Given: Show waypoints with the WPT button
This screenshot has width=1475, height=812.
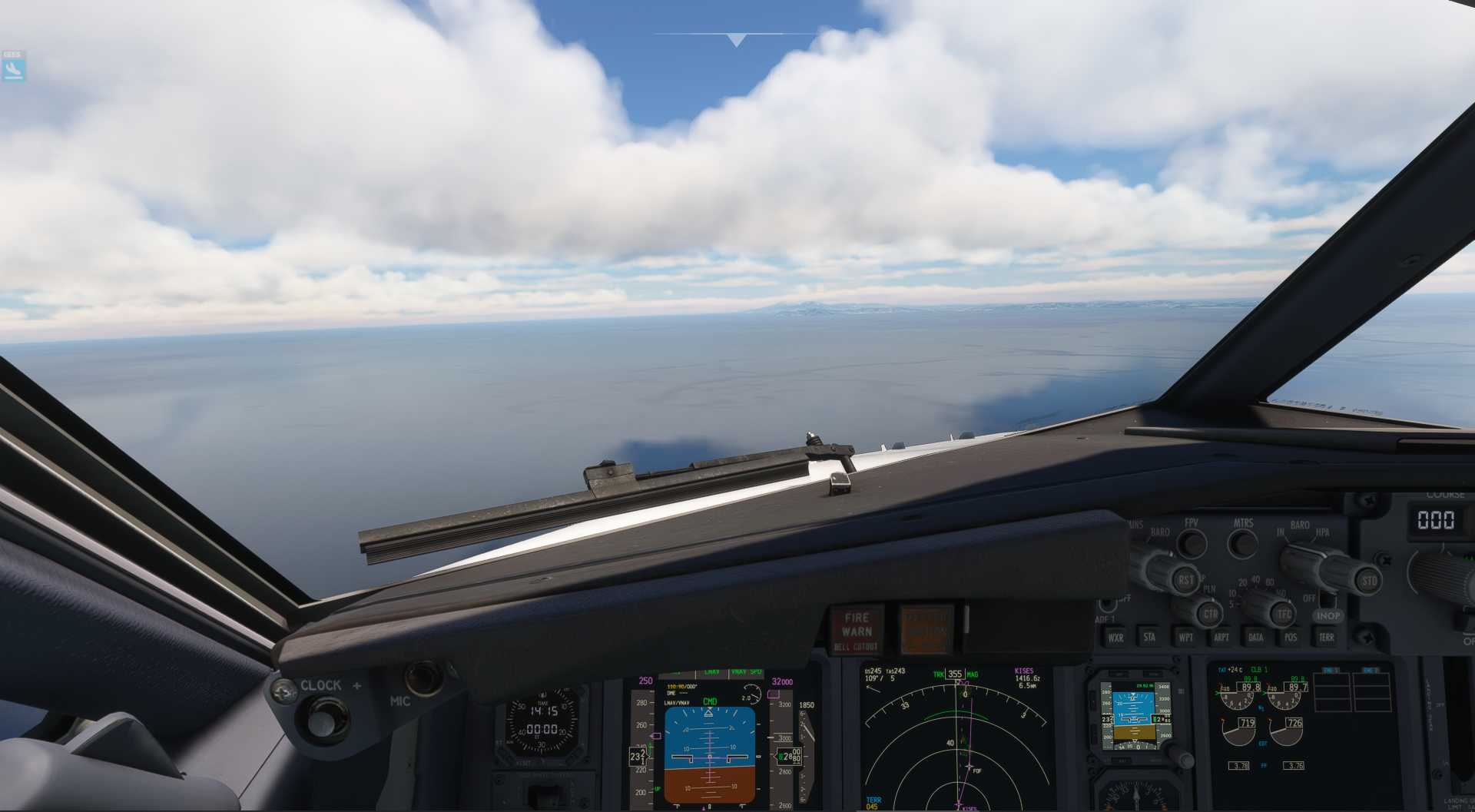Looking at the screenshot, I should pyautogui.click(x=1185, y=637).
